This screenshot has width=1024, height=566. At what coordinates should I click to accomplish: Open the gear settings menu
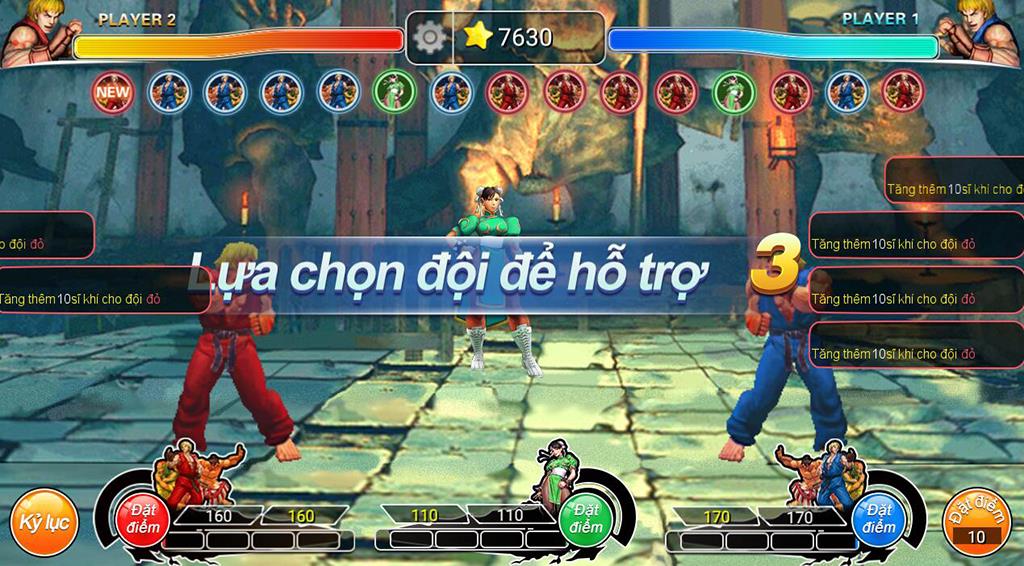(x=430, y=37)
